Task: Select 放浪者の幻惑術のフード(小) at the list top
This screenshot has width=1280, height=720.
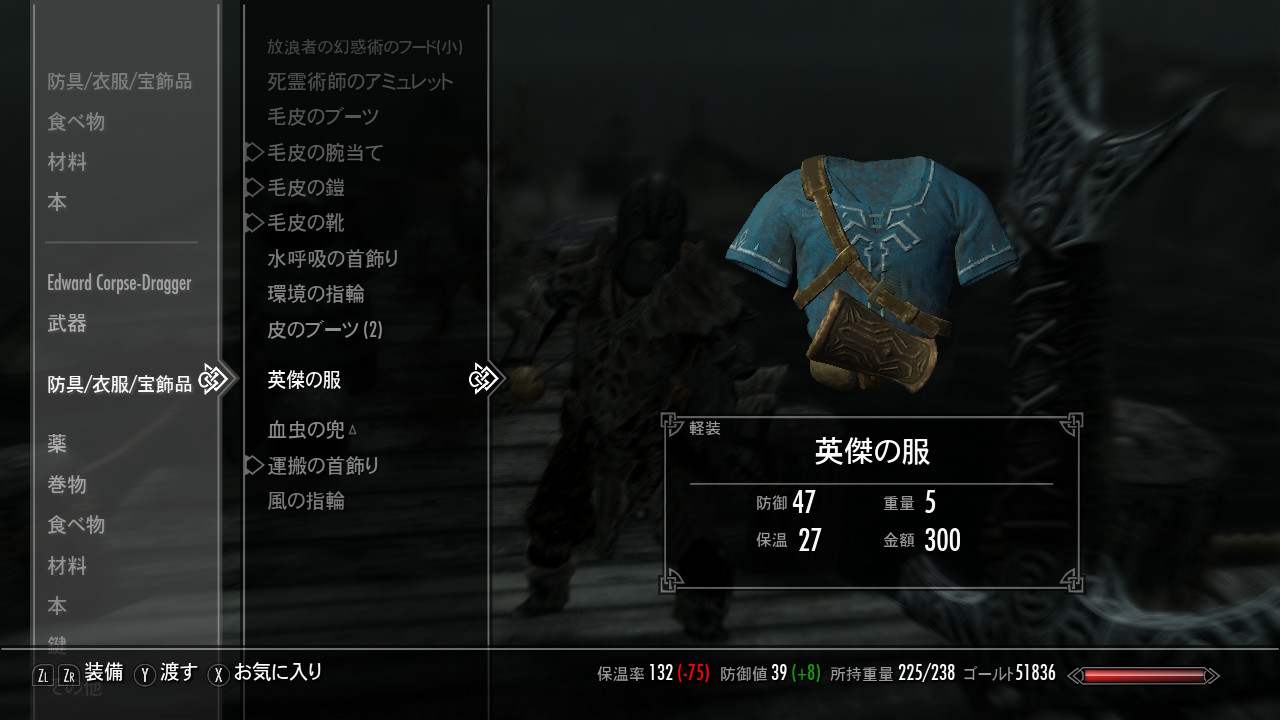Action: (x=365, y=47)
